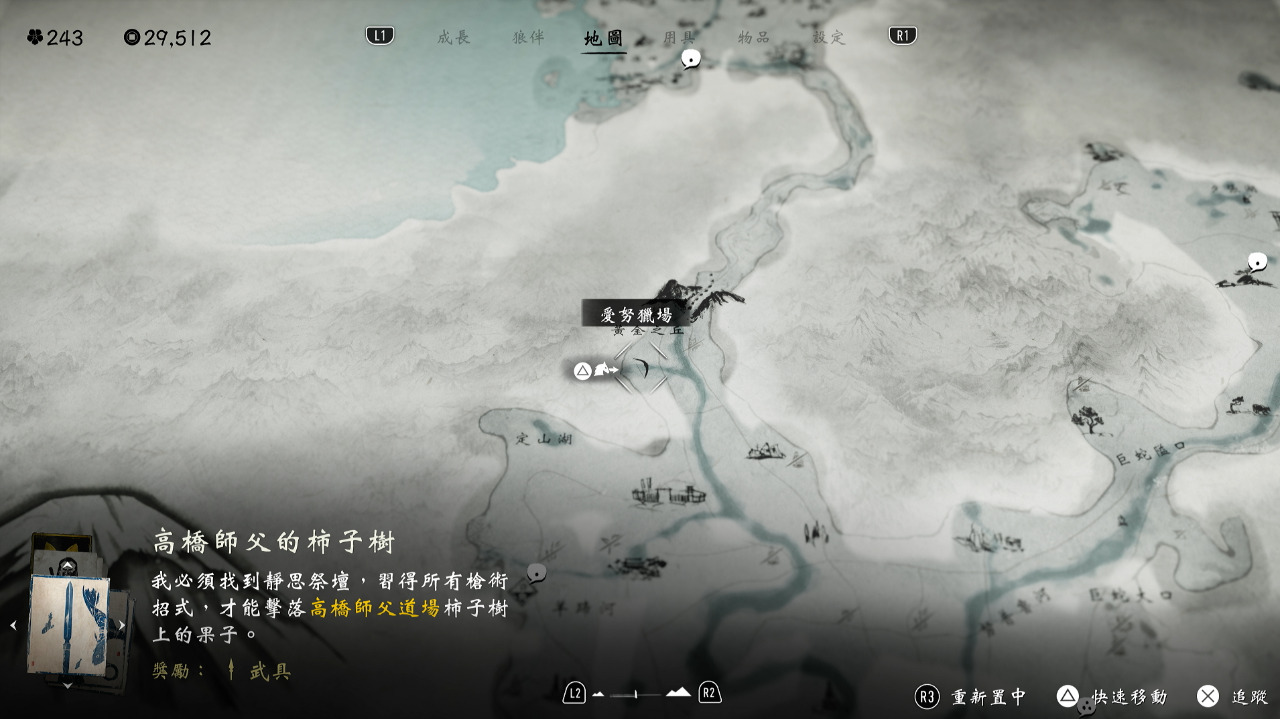1280x719 pixels.
Task: Switch to the 成長 tab
Action: pos(453,37)
